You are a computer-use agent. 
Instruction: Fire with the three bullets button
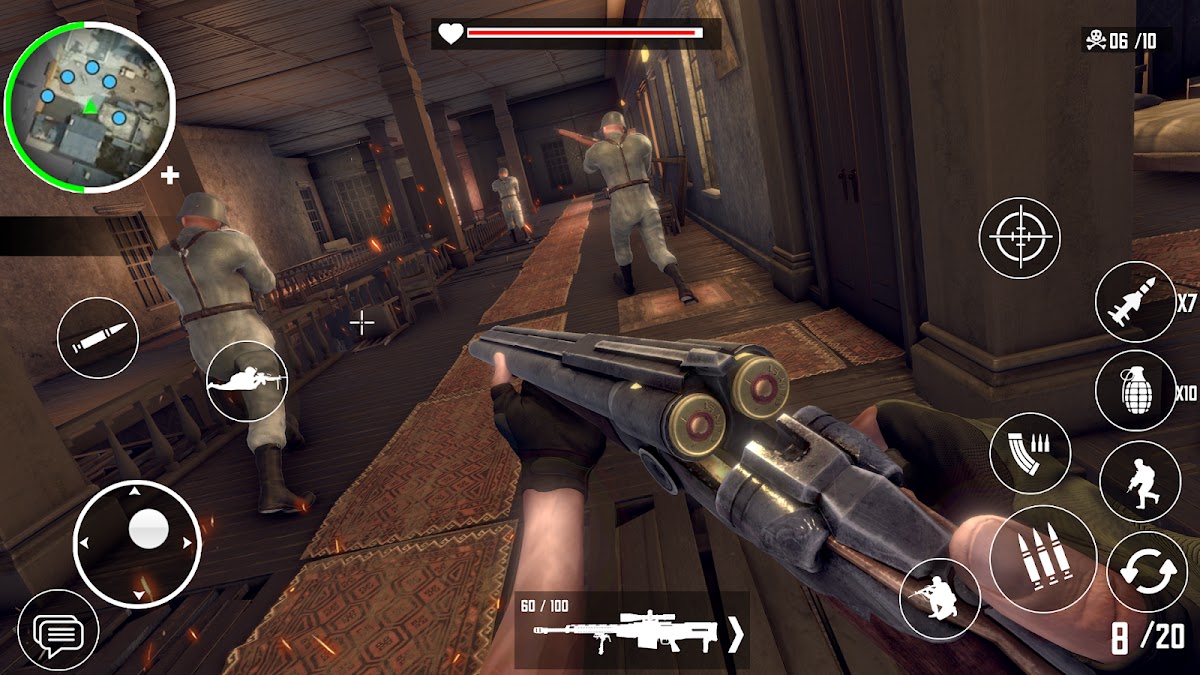click(x=1043, y=559)
